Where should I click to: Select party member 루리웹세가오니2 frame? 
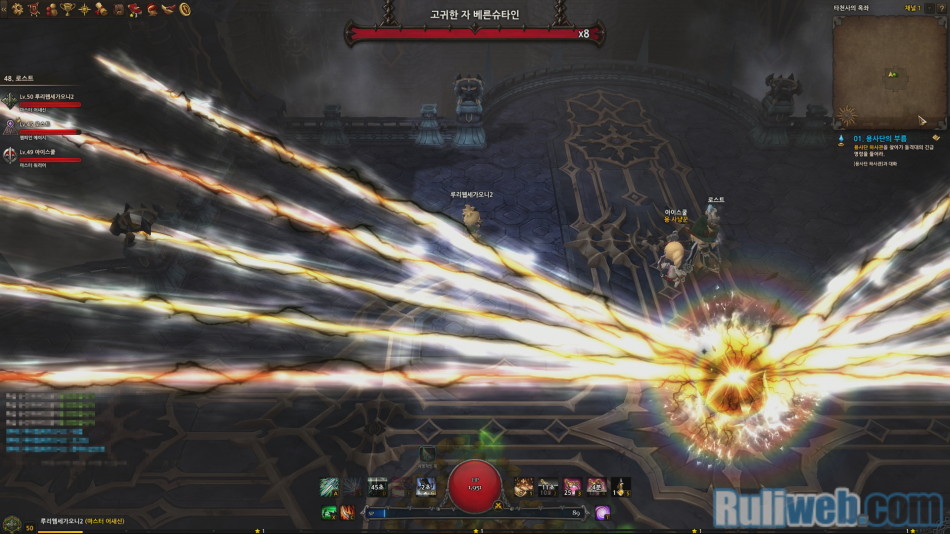coord(45,98)
